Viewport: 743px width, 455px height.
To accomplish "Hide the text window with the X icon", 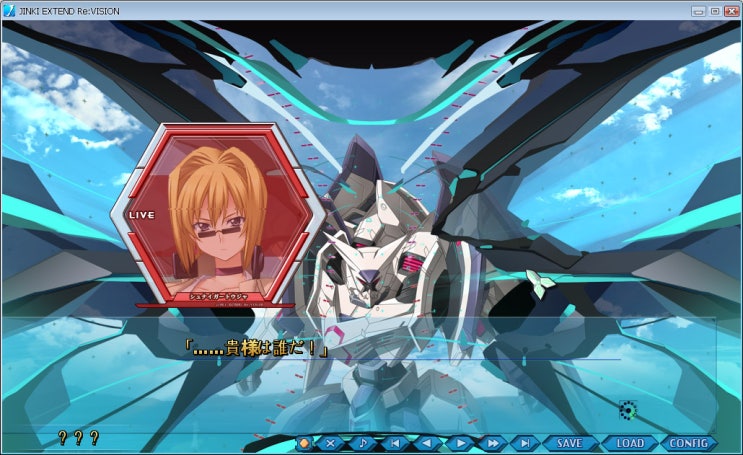I will pyautogui.click(x=331, y=443).
